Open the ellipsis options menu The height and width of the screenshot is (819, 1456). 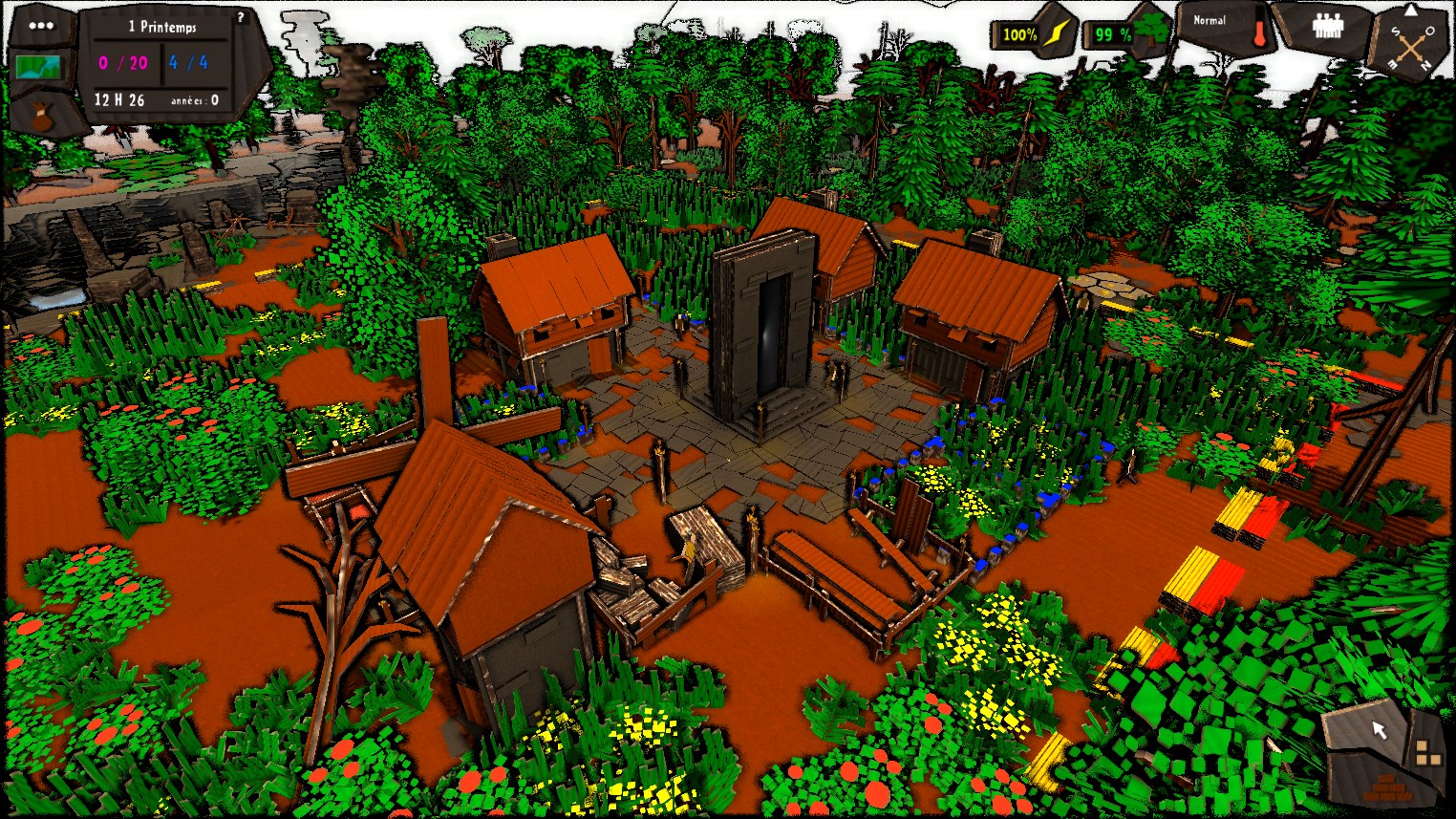[x=40, y=24]
